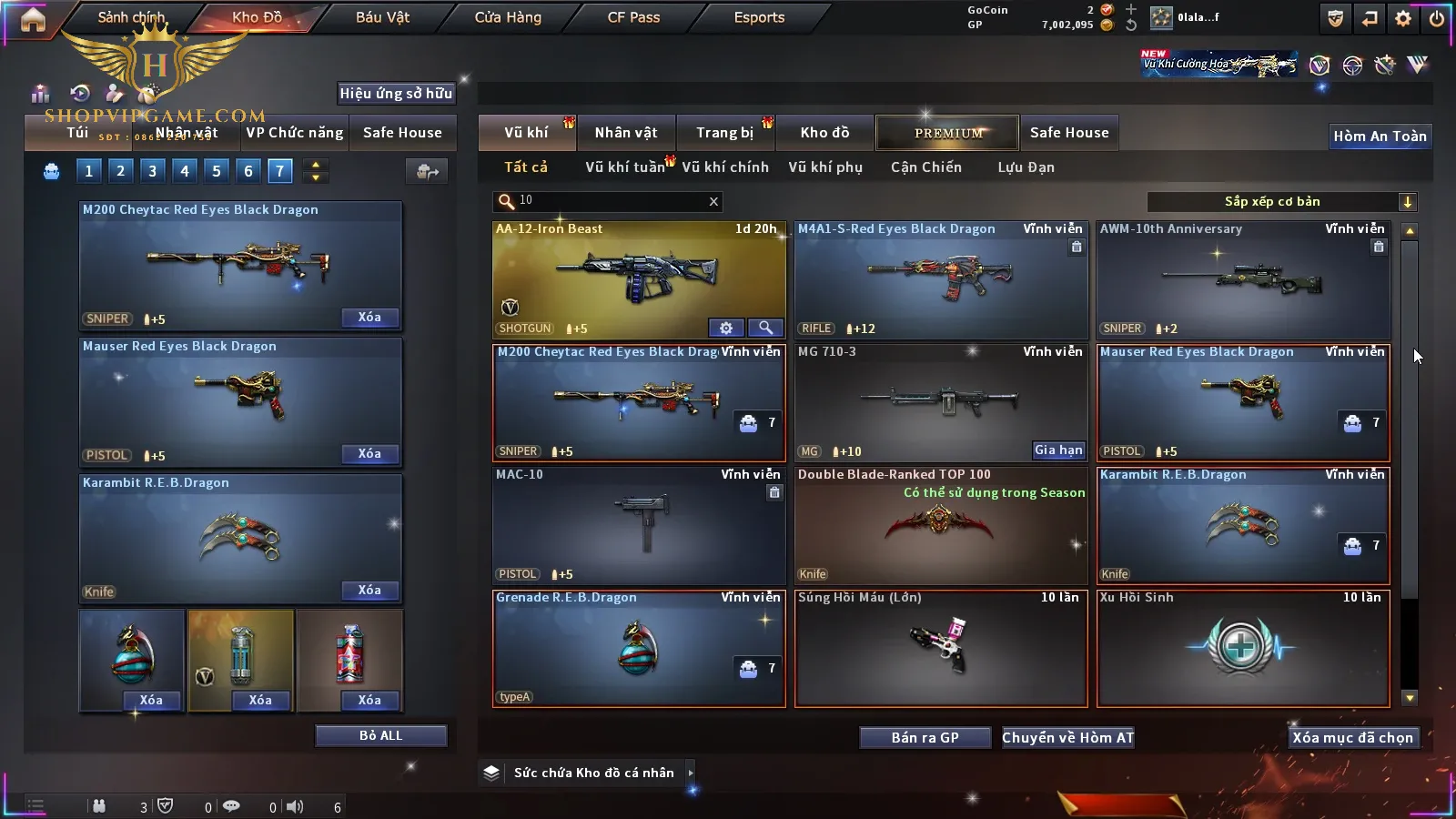1456x819 pixels.
Task: Remove Mauser Red Eyes Black Dragon from bag
Action: [x=369, y=454]
